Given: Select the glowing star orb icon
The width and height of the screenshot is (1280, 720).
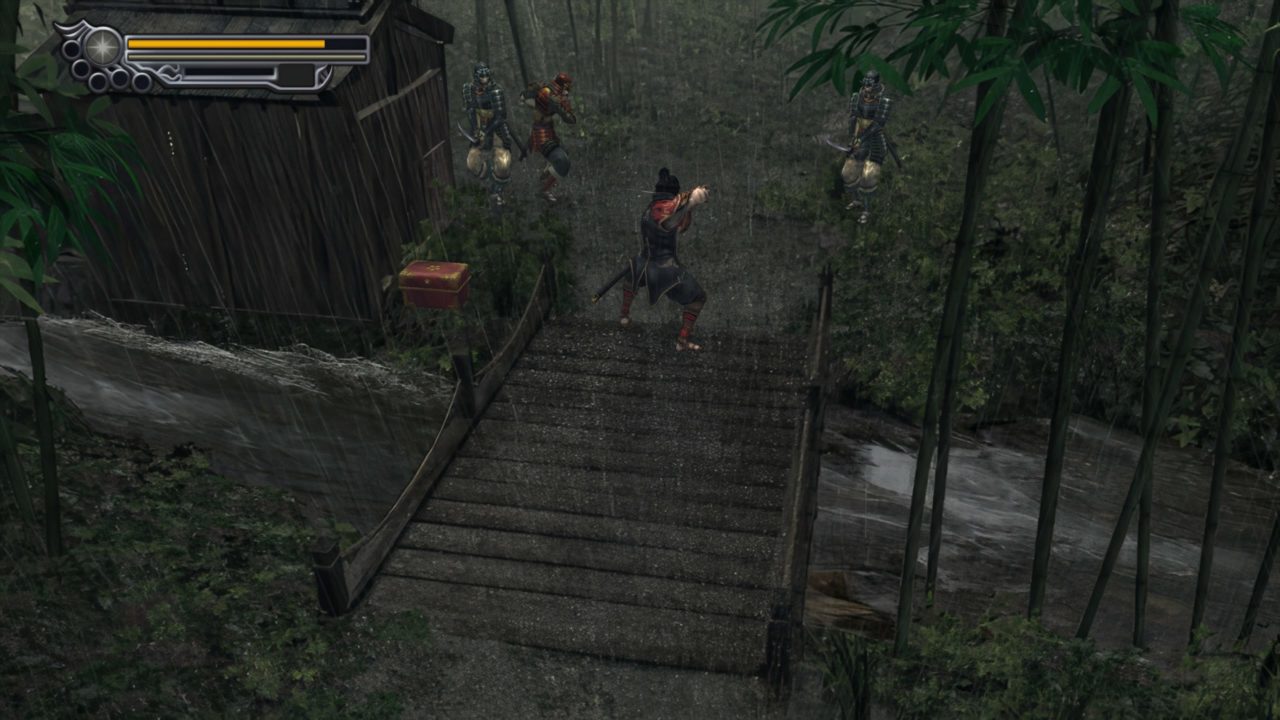Looking at the screenshot, I should [102, 46].
